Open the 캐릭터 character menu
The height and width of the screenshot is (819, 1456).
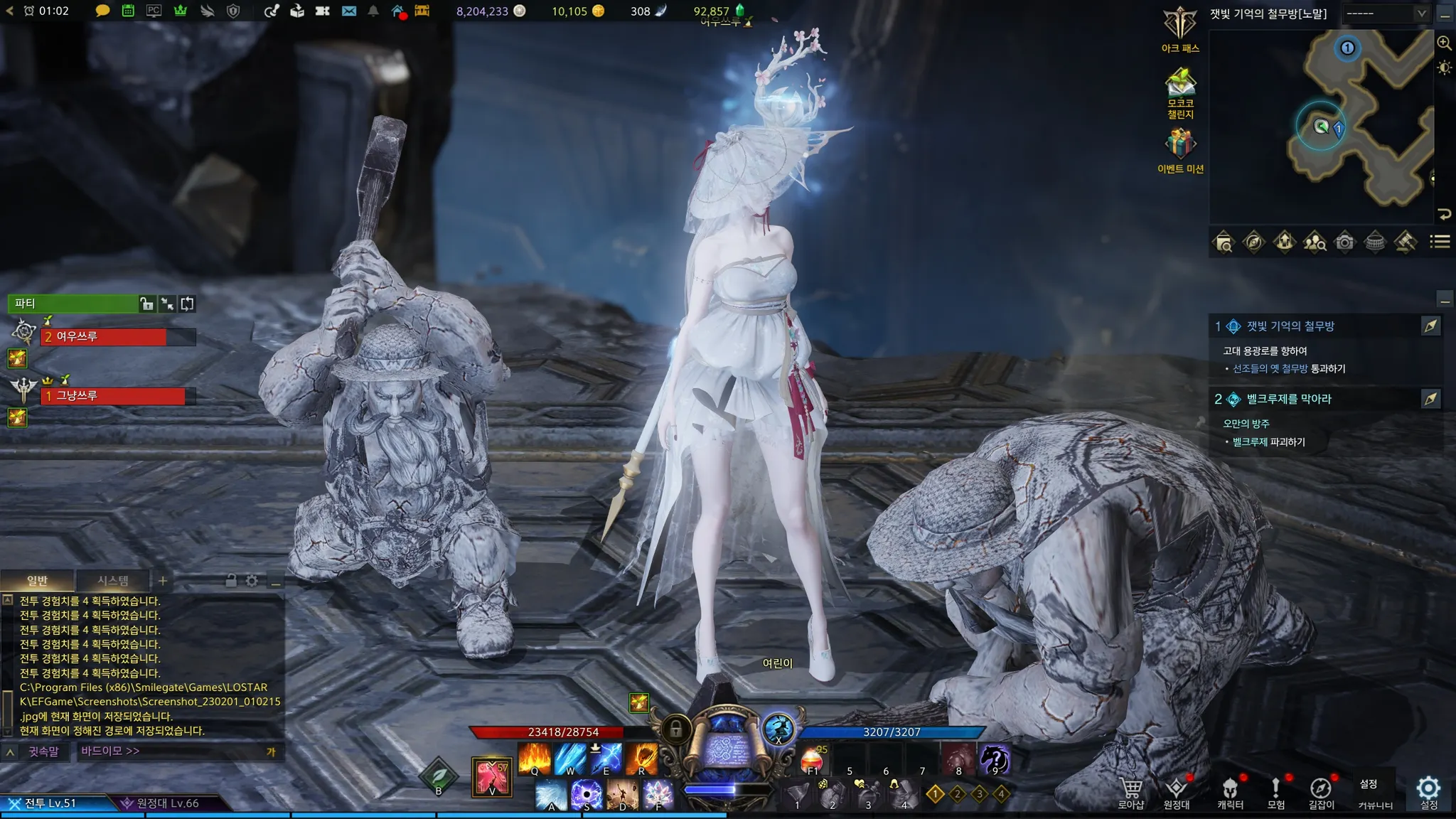pyautogui.click(x=1230, y=791)
